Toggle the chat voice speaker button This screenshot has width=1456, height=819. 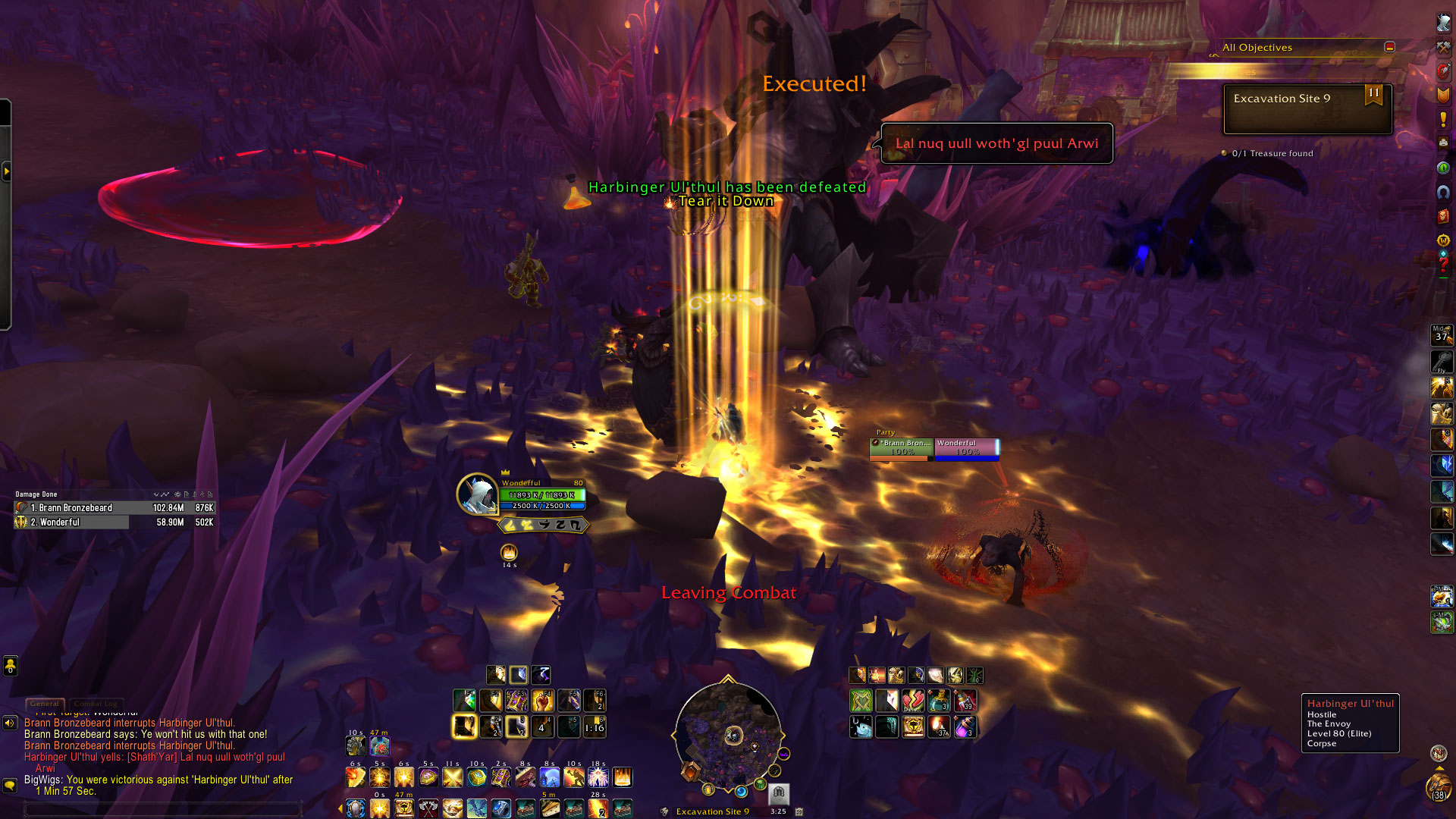[10, 723]
